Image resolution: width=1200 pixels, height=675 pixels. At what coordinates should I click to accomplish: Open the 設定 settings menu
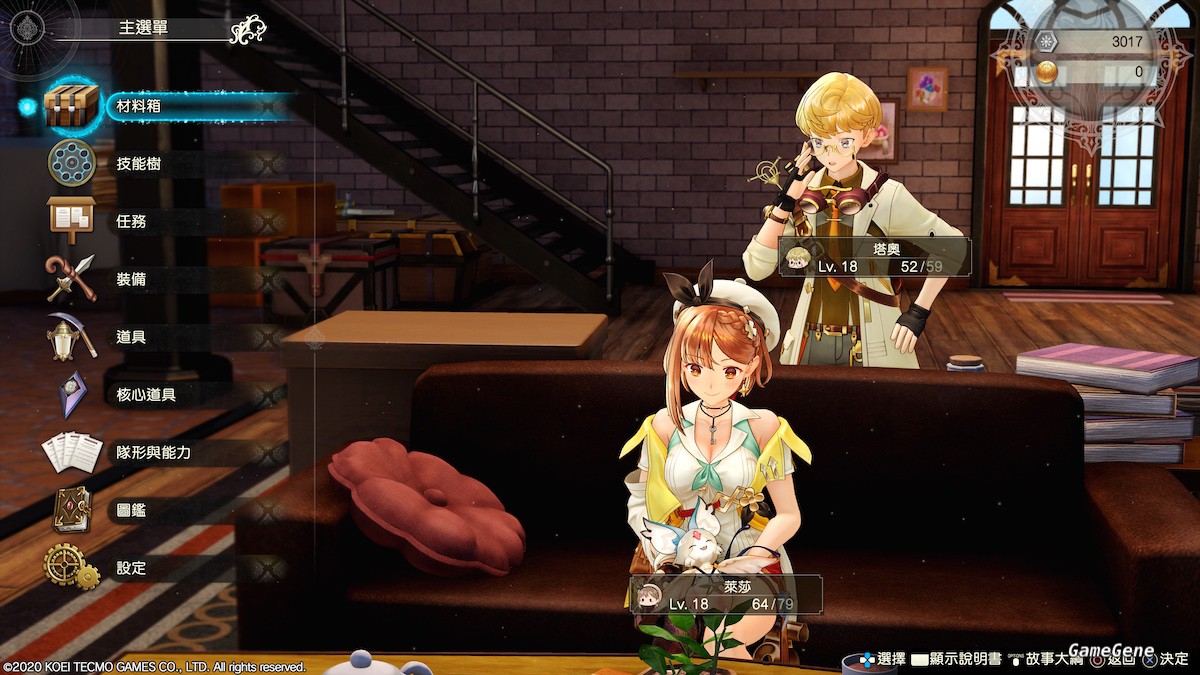[132, 568]
